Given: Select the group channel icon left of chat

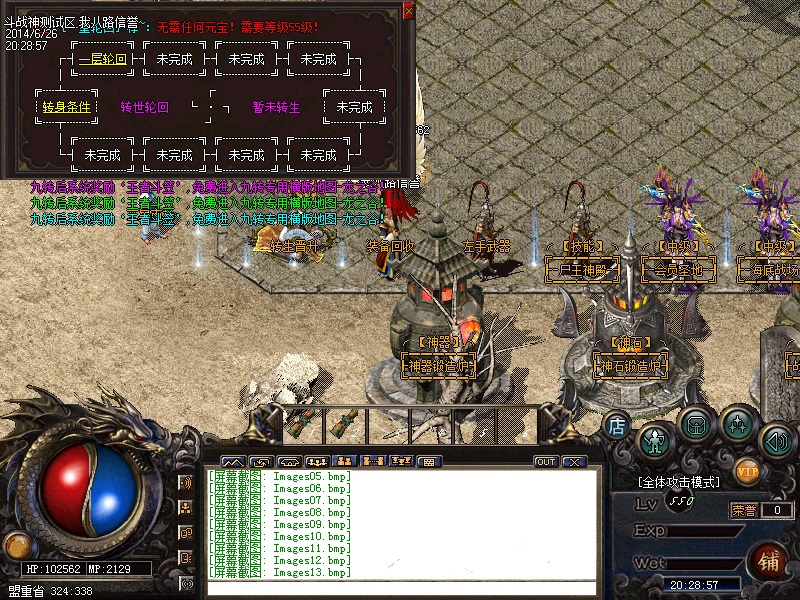Looking at the screenshot, I should [187, 508].
